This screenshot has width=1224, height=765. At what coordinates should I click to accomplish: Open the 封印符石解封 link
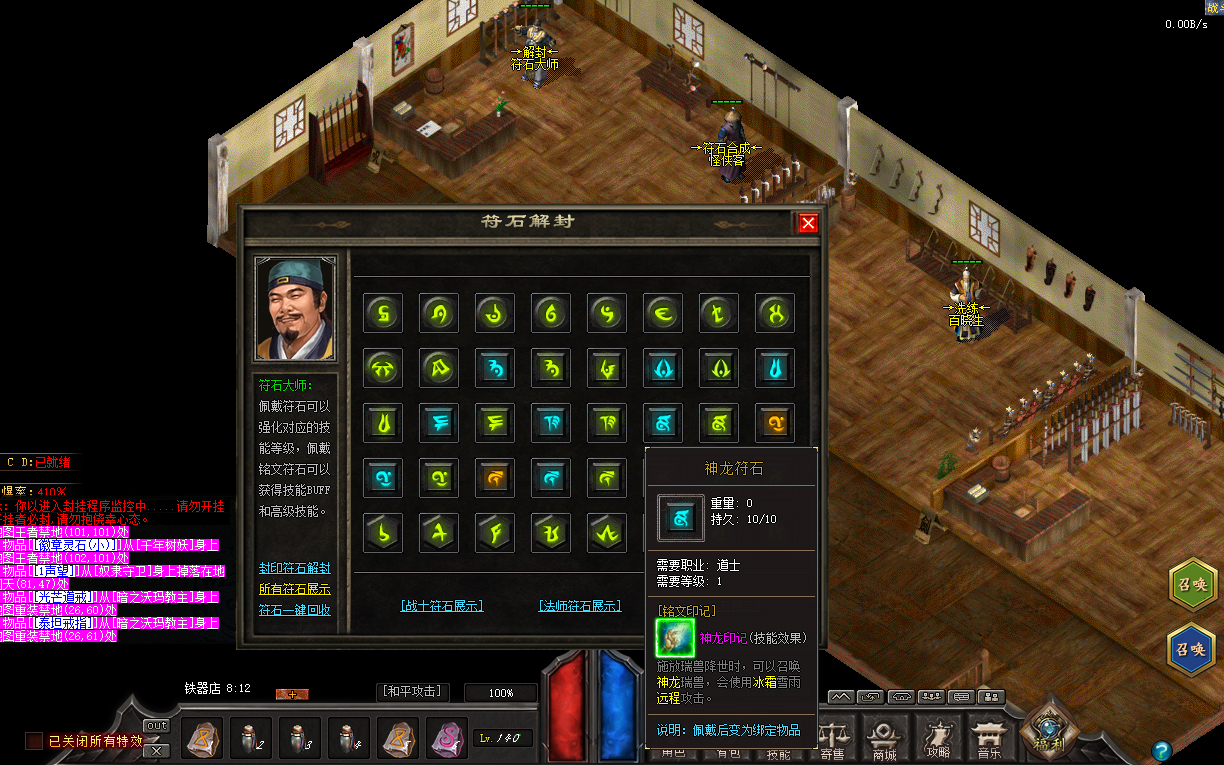(294, 568)
